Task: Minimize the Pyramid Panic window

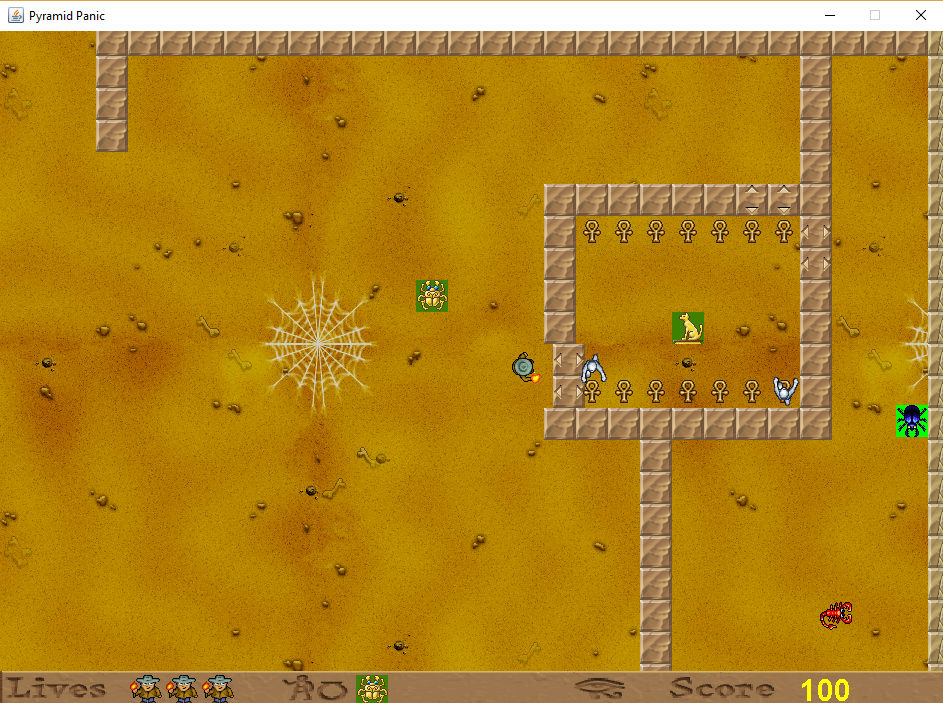Action: click(829, 15)
